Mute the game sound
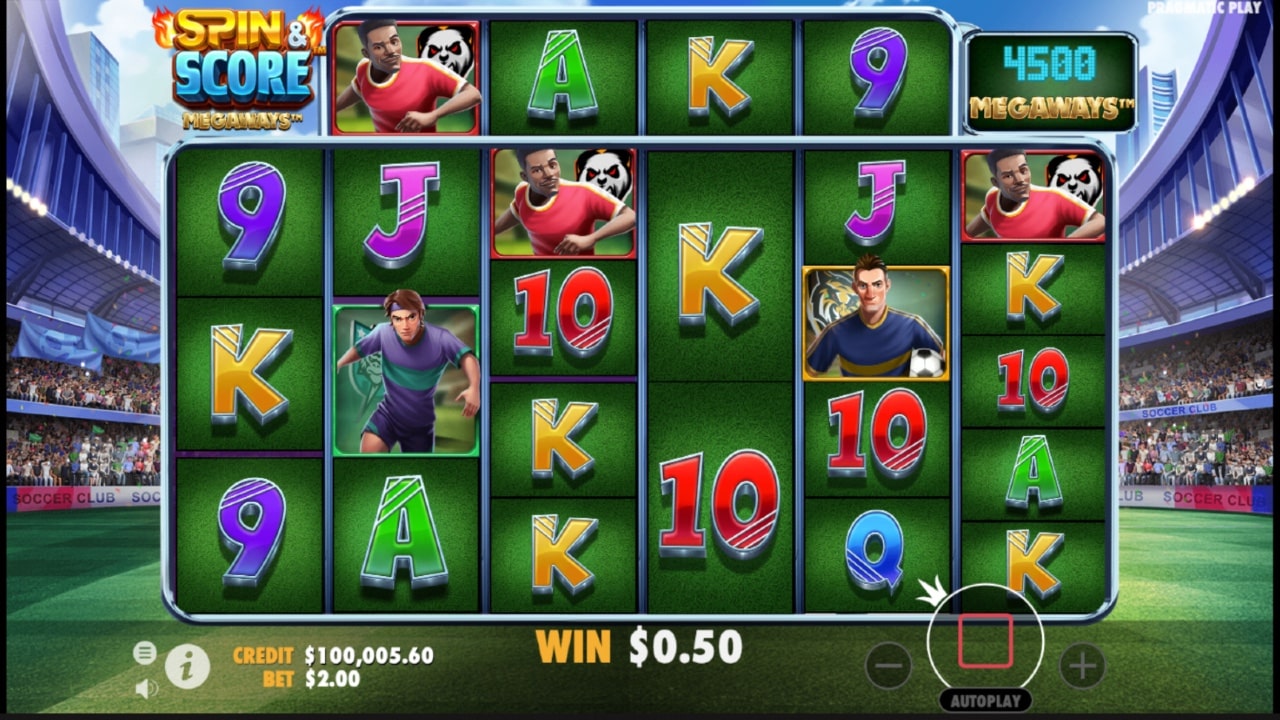The image size is (1280, 720). pos(146,686)
